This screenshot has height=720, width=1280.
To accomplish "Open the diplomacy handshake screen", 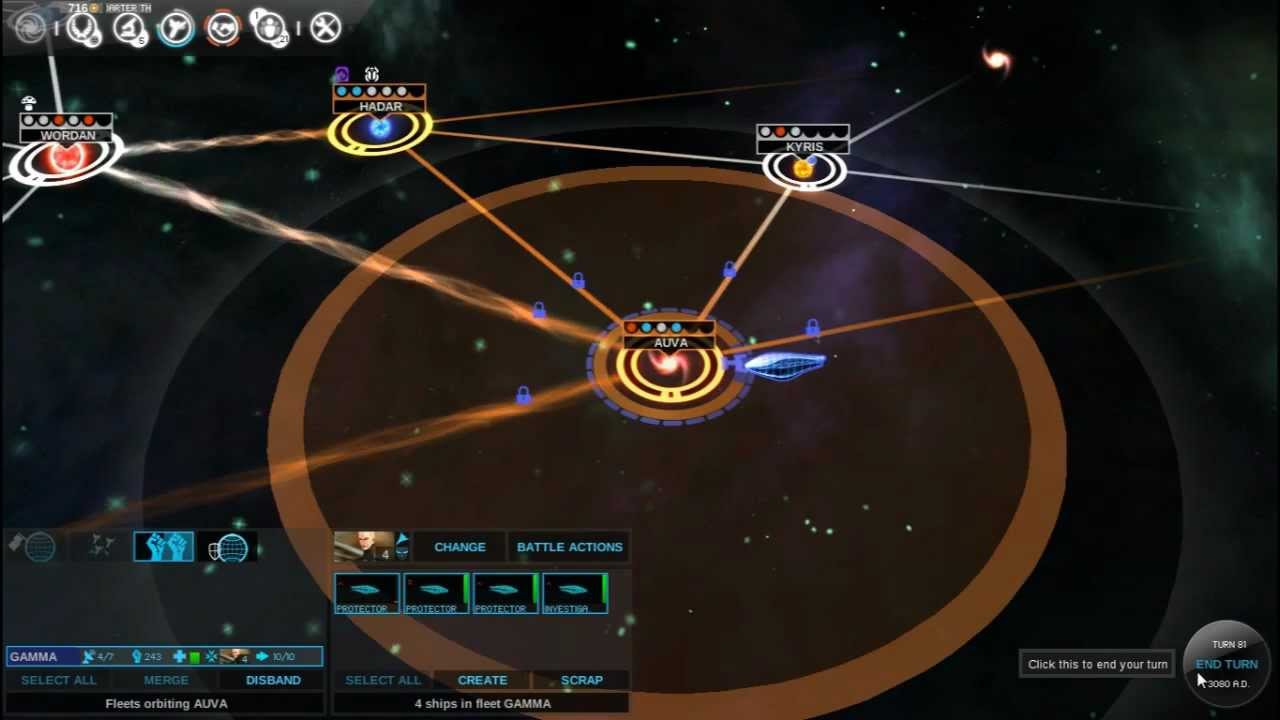I will 222,28.
